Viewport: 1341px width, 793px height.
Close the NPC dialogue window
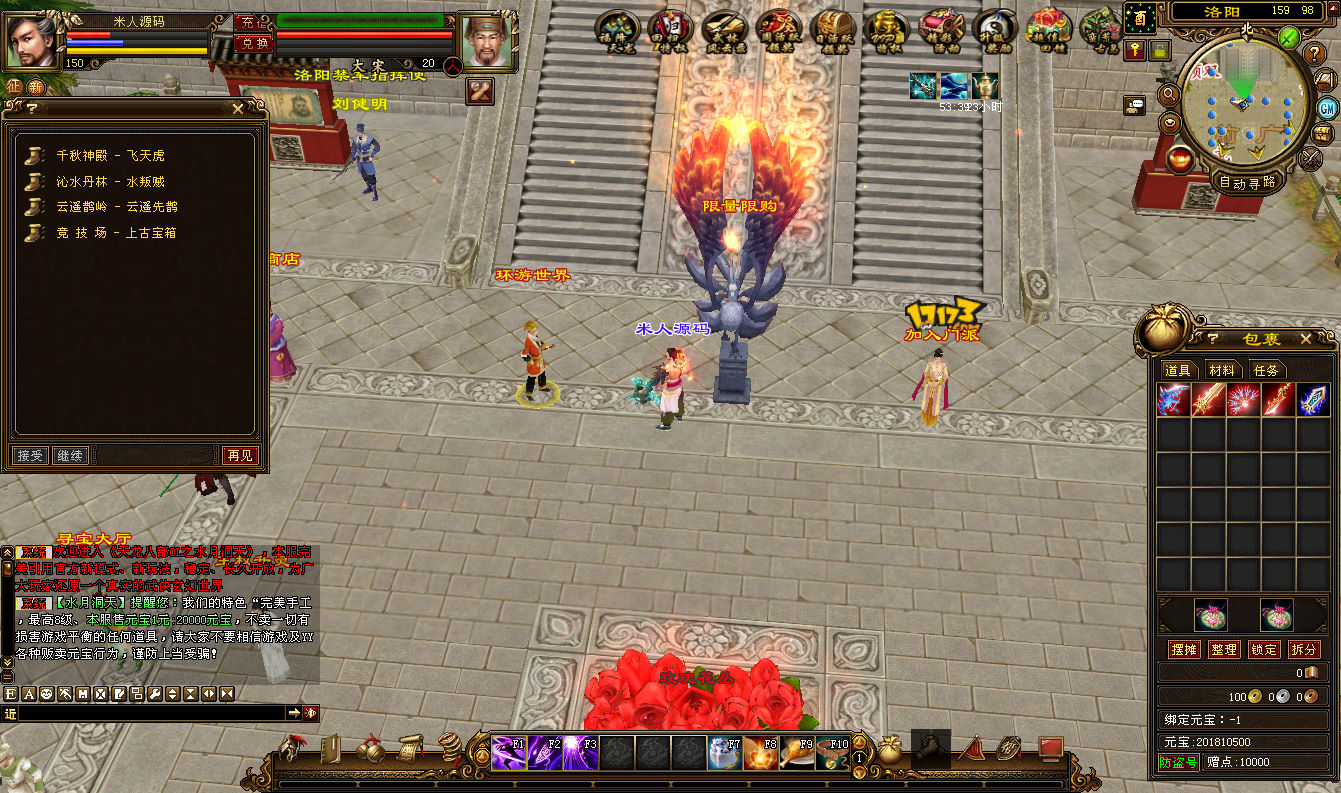coord(237,108)
